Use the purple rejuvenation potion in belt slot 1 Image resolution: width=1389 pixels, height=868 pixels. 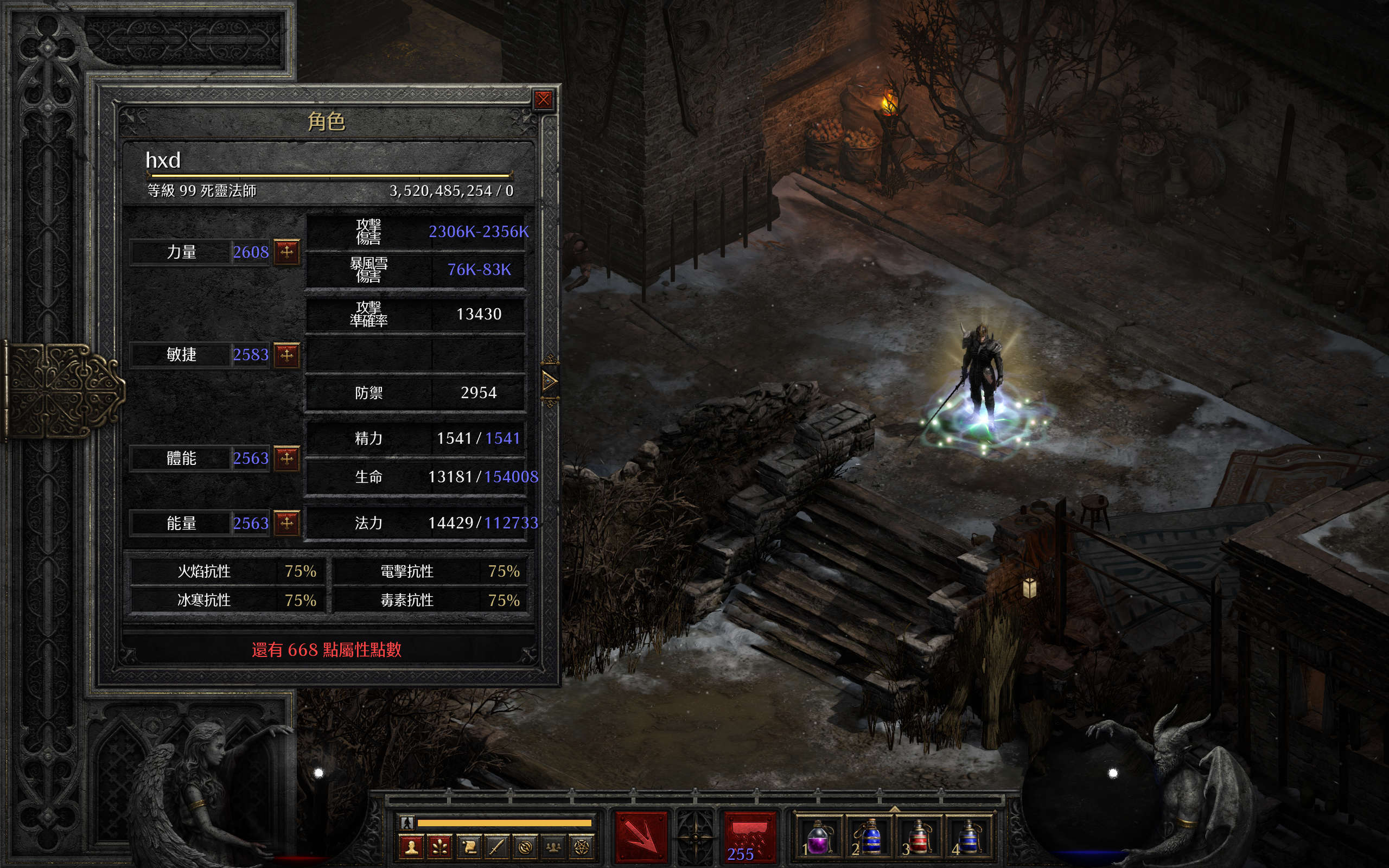(818, 838)
